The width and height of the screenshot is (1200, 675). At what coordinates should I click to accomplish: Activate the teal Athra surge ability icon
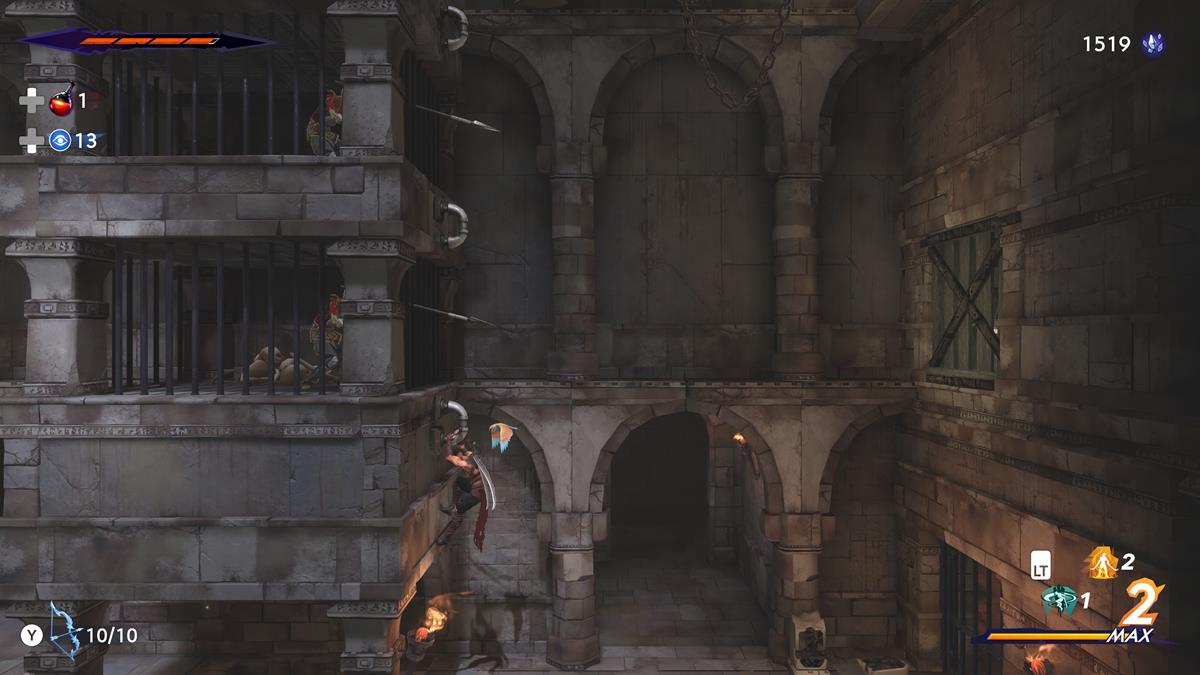click(1058, 601)
